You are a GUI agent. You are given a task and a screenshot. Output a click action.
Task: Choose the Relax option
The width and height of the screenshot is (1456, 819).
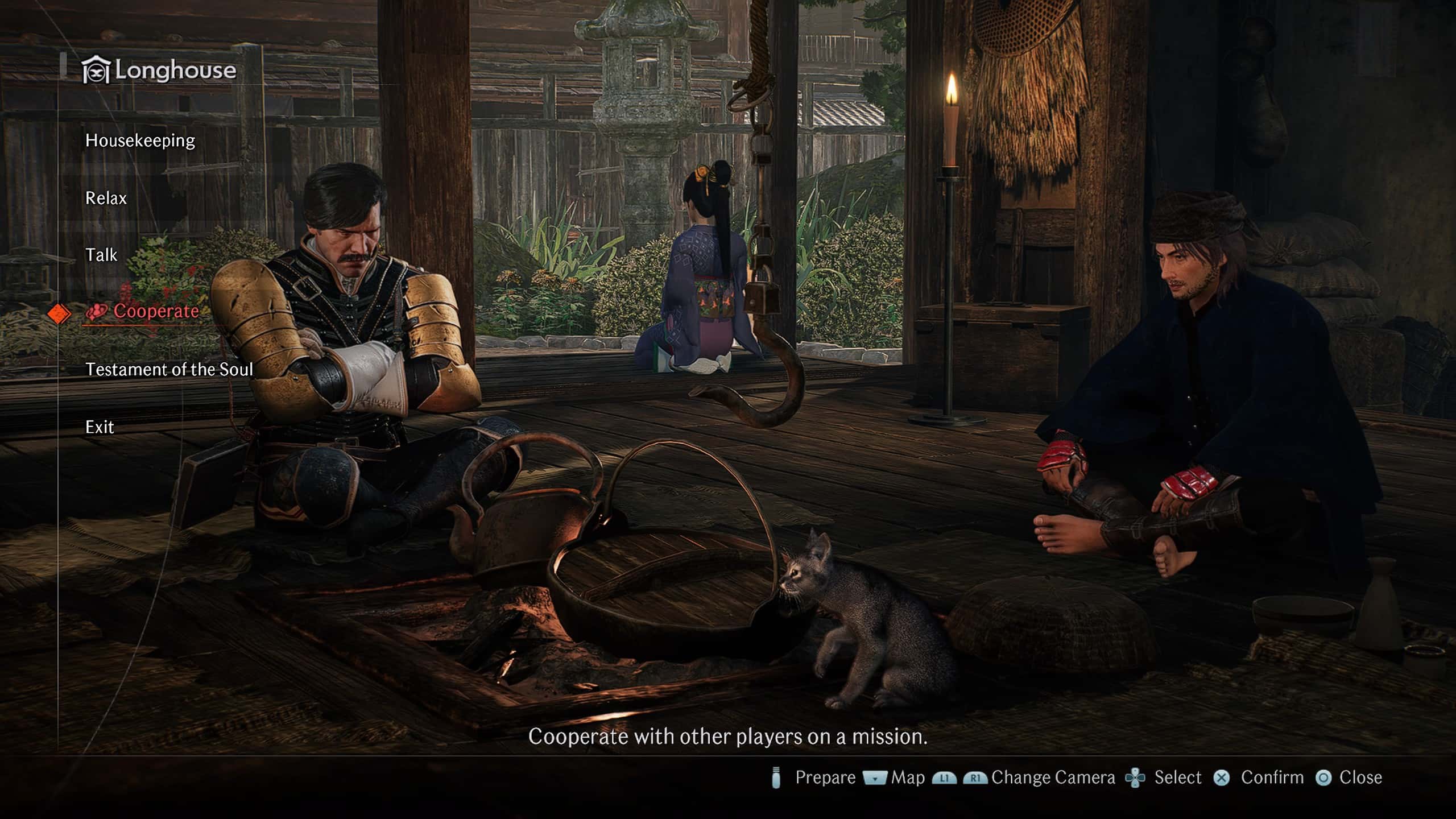[106, 198]
